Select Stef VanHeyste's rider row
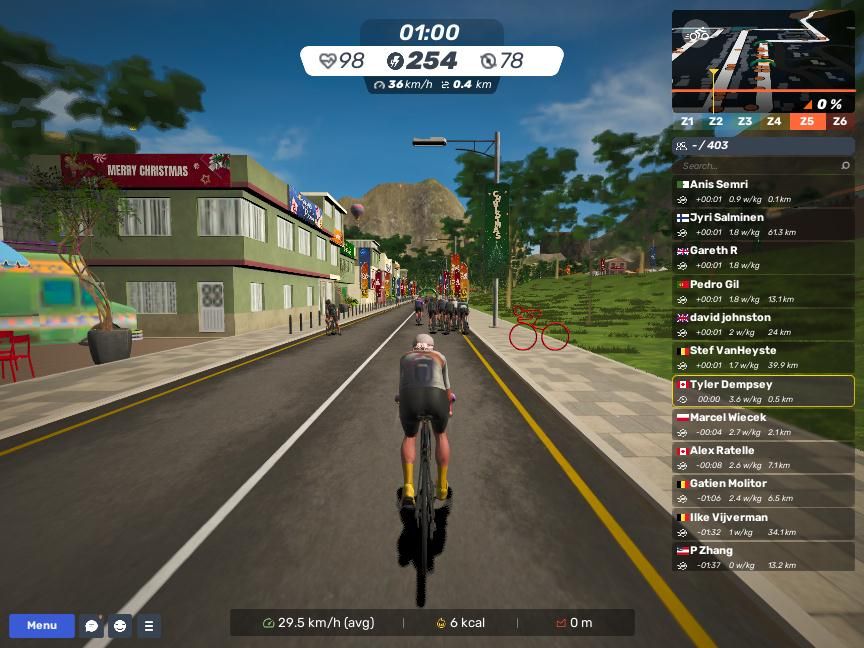Image resolution: width=864 pixels, height=648 pixels. tap(763, 357)
